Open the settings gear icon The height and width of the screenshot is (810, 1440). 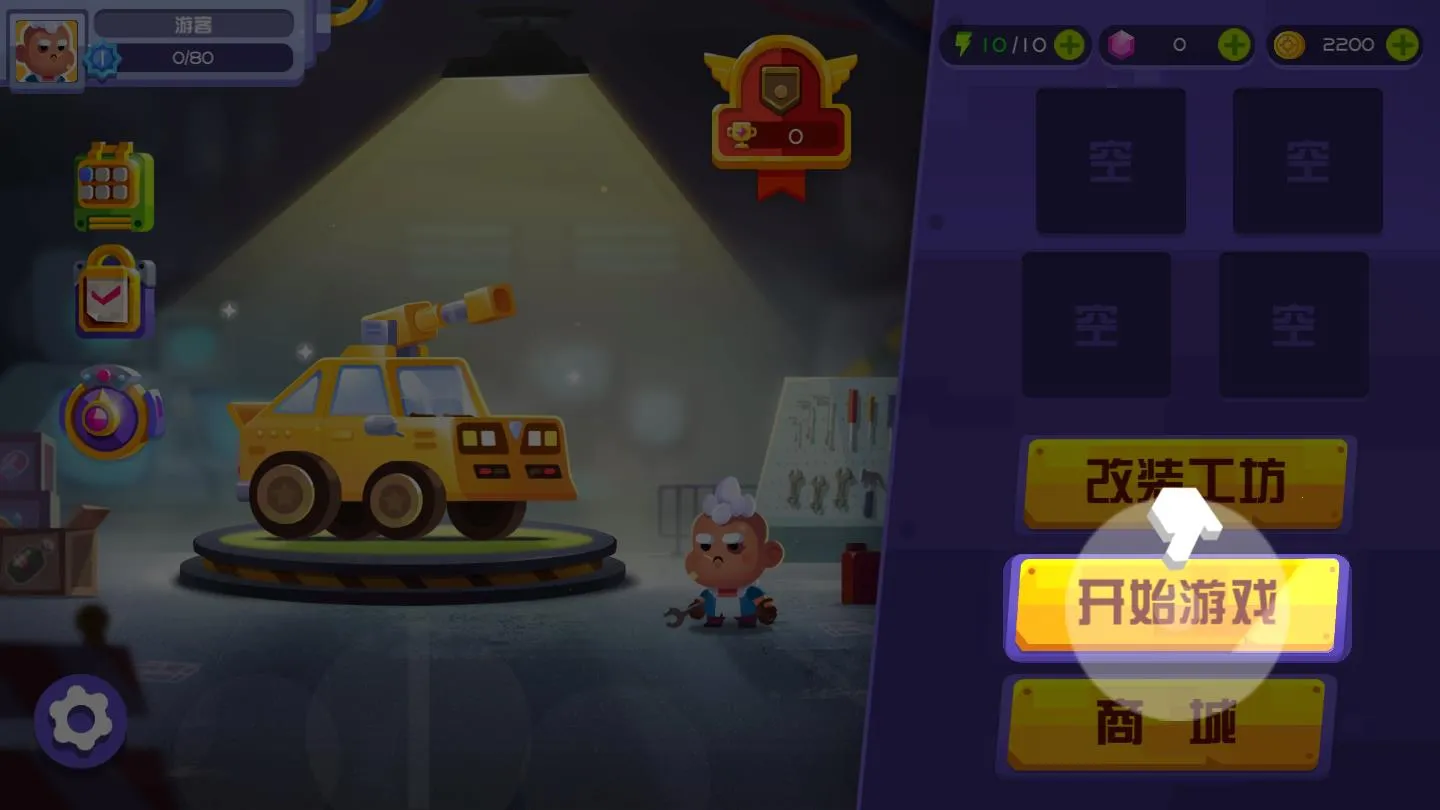[x=80, y=722]
